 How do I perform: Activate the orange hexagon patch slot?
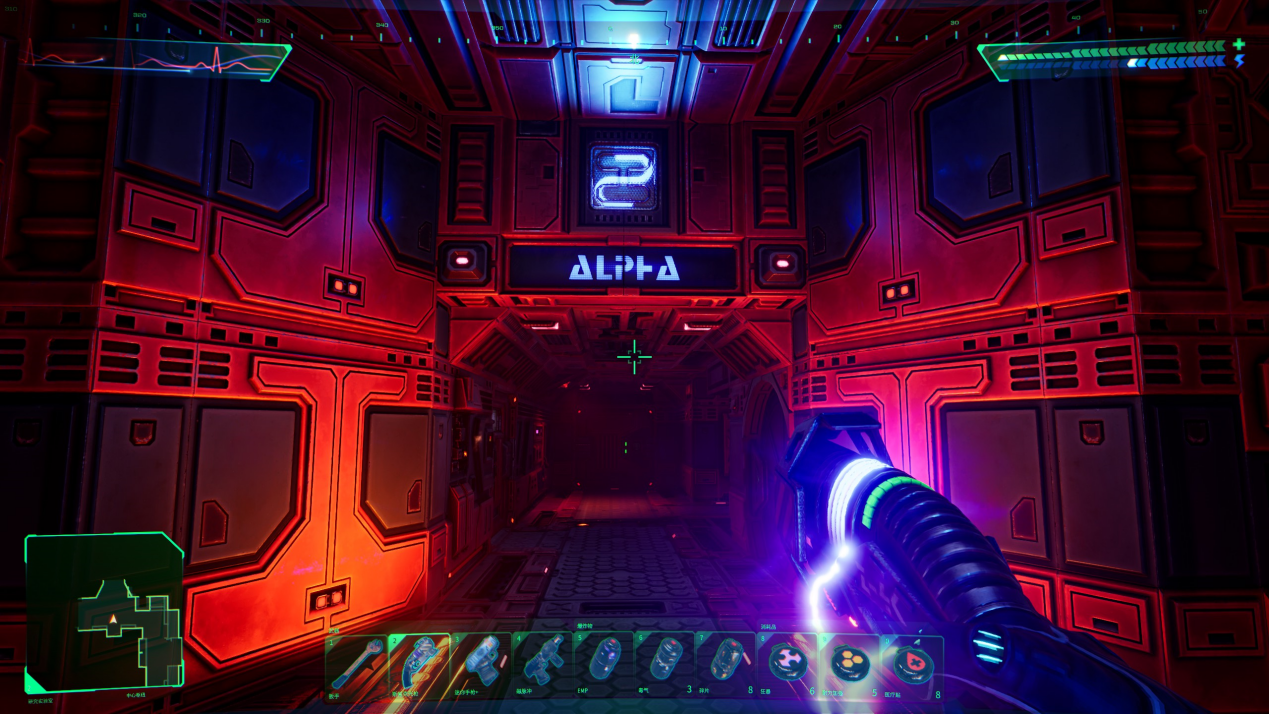click(x=849, y=664)
